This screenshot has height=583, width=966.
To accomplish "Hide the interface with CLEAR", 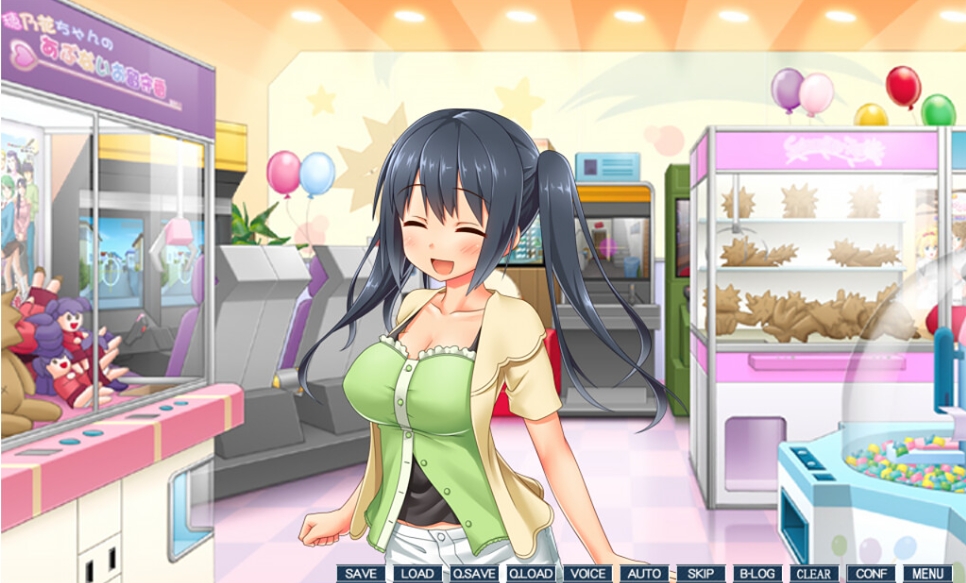I will tap(814, 574).
